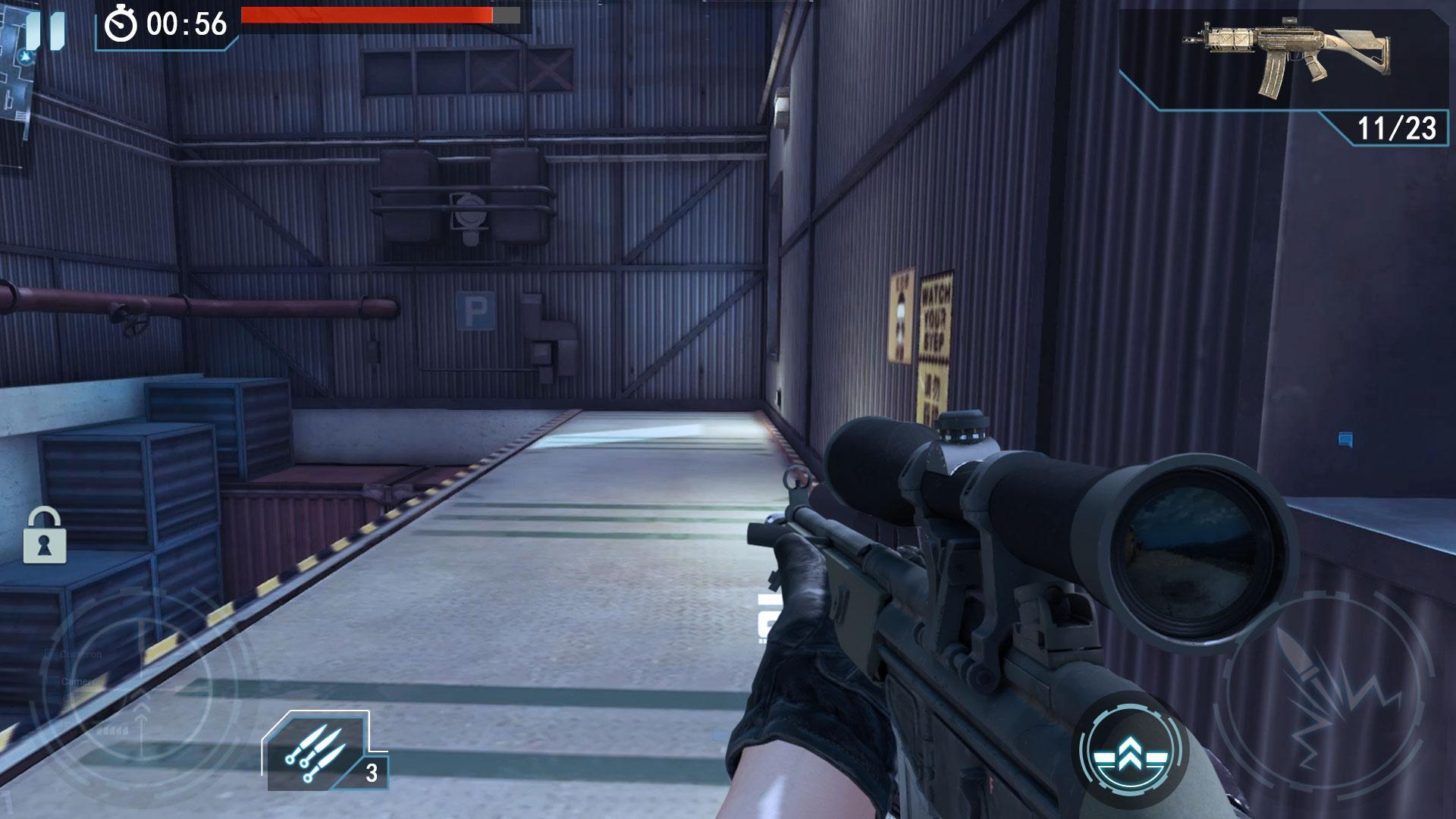Activate the chevron rank boost ability

1131,747
